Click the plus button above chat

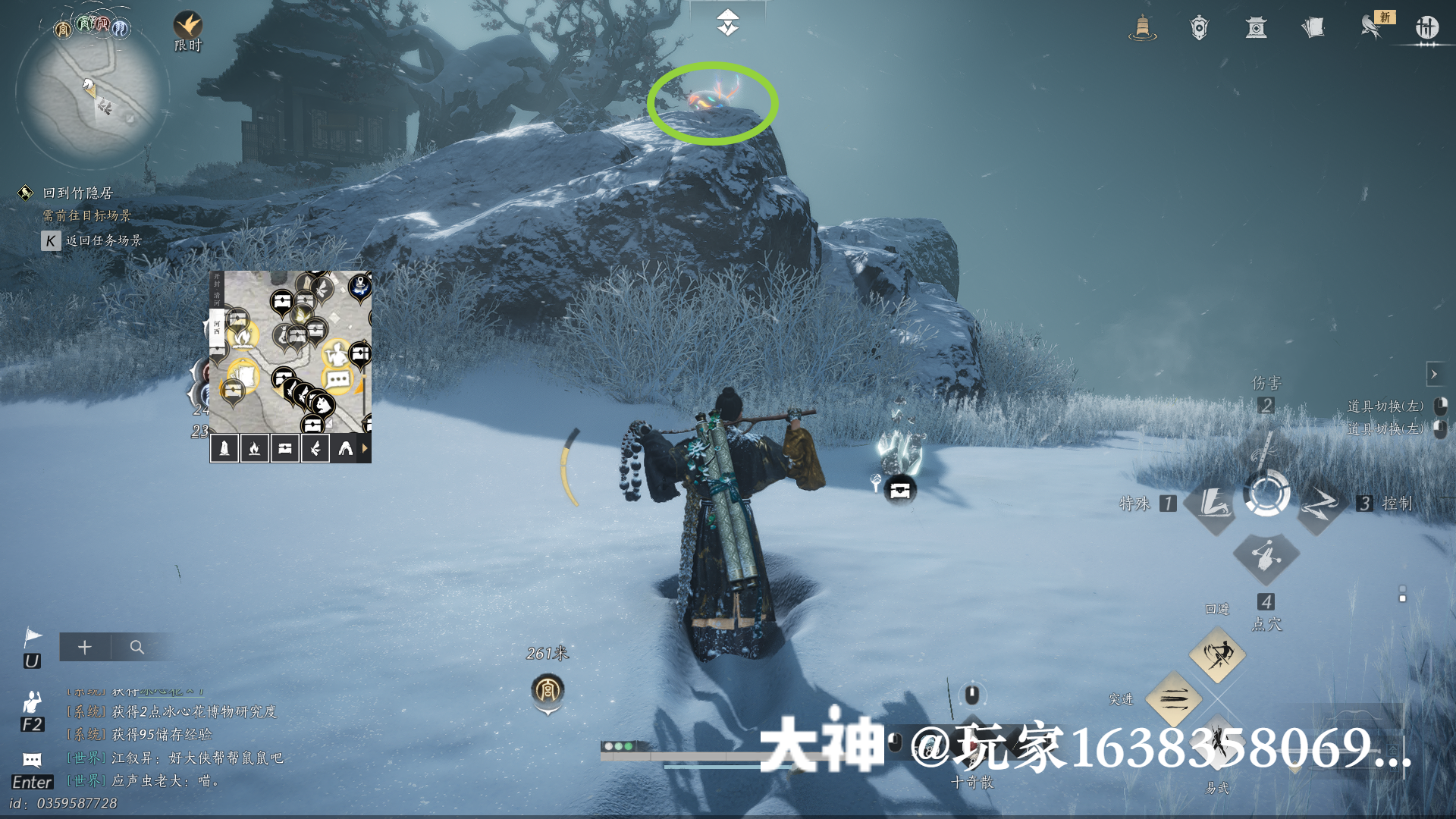[84, 647]
